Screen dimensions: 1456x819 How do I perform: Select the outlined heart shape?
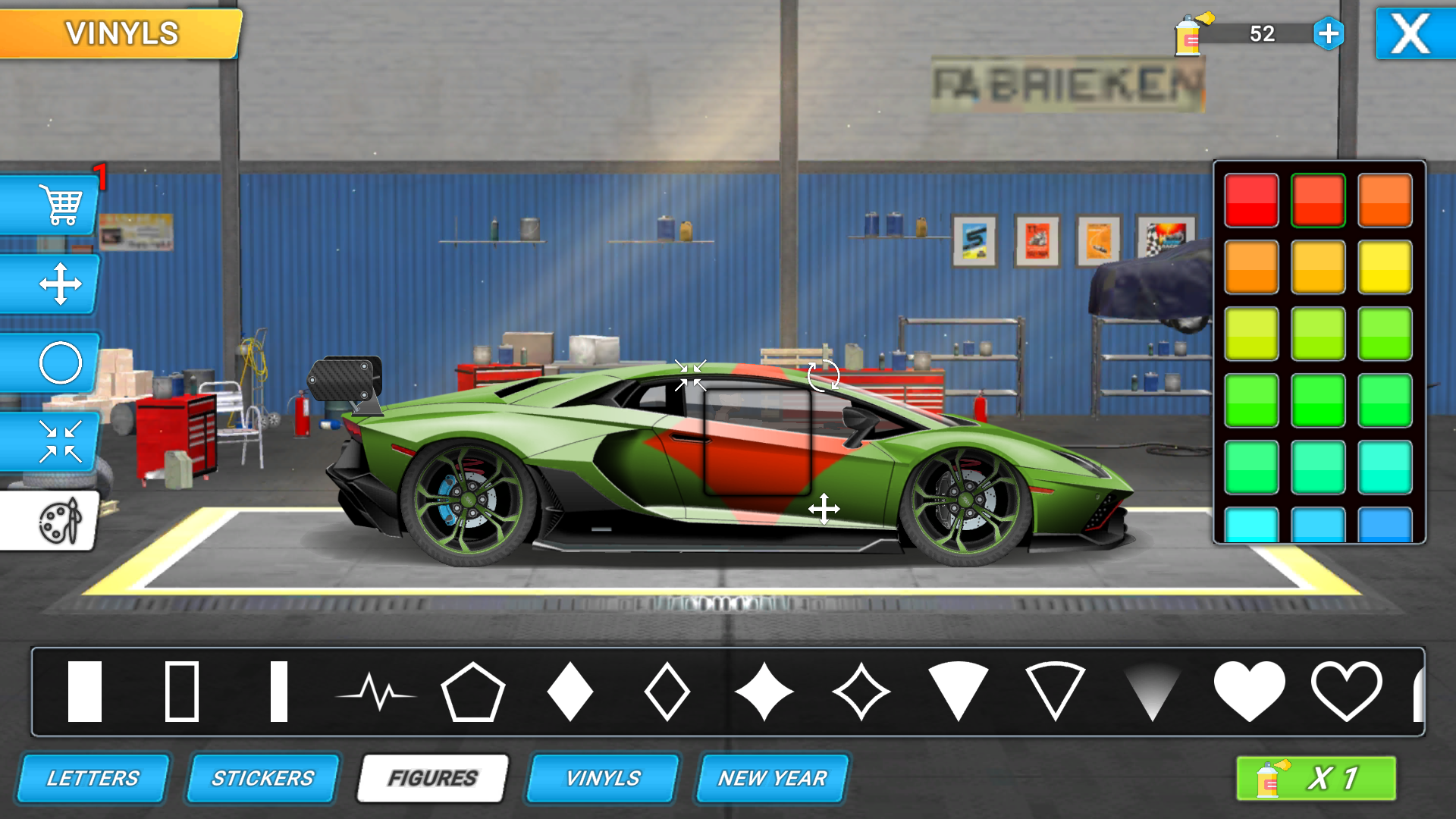click(x=1348, y=692)
